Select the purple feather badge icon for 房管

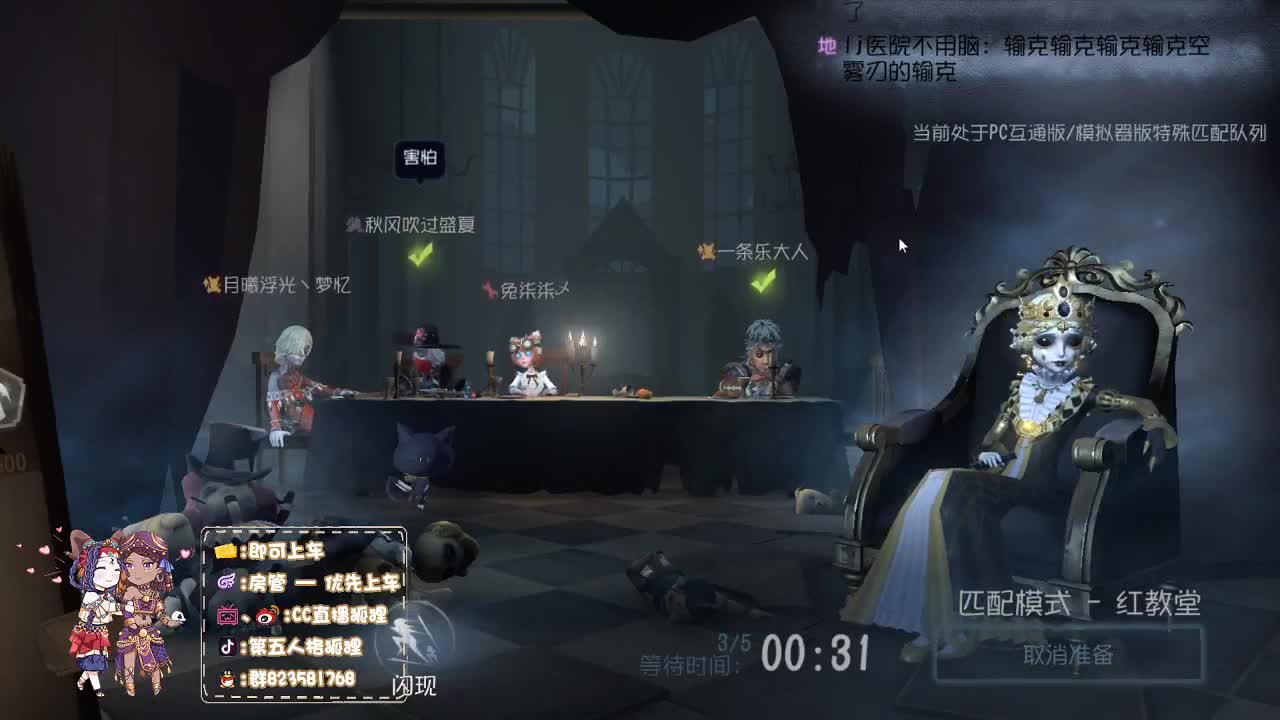[x=228, y=581]
